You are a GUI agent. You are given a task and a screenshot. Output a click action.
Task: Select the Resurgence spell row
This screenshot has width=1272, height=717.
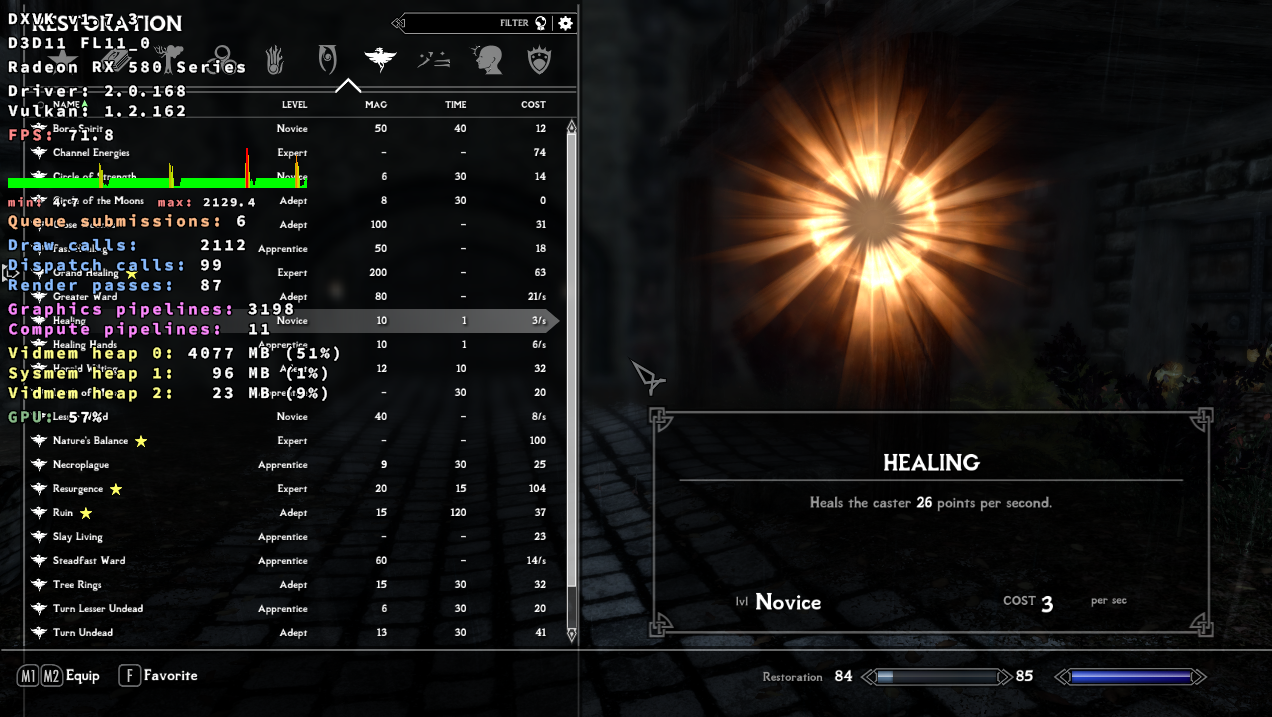78,489
